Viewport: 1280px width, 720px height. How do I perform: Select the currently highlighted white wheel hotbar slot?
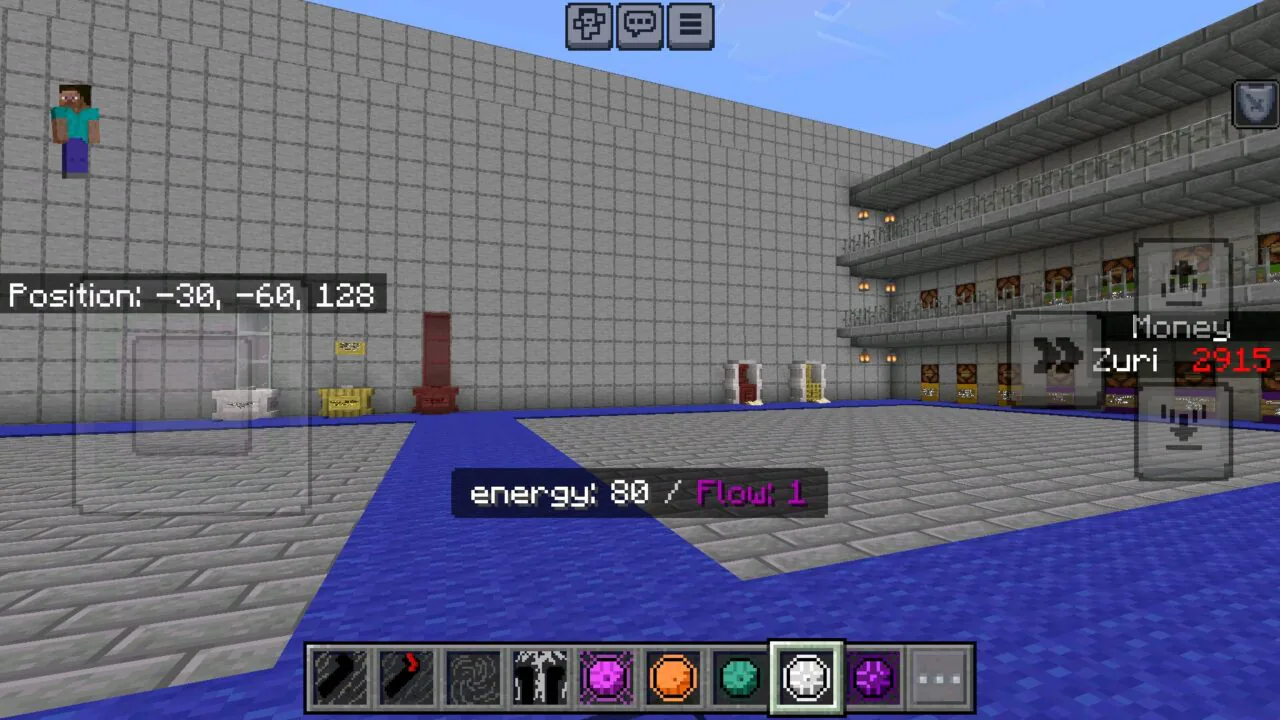[806, 677]
